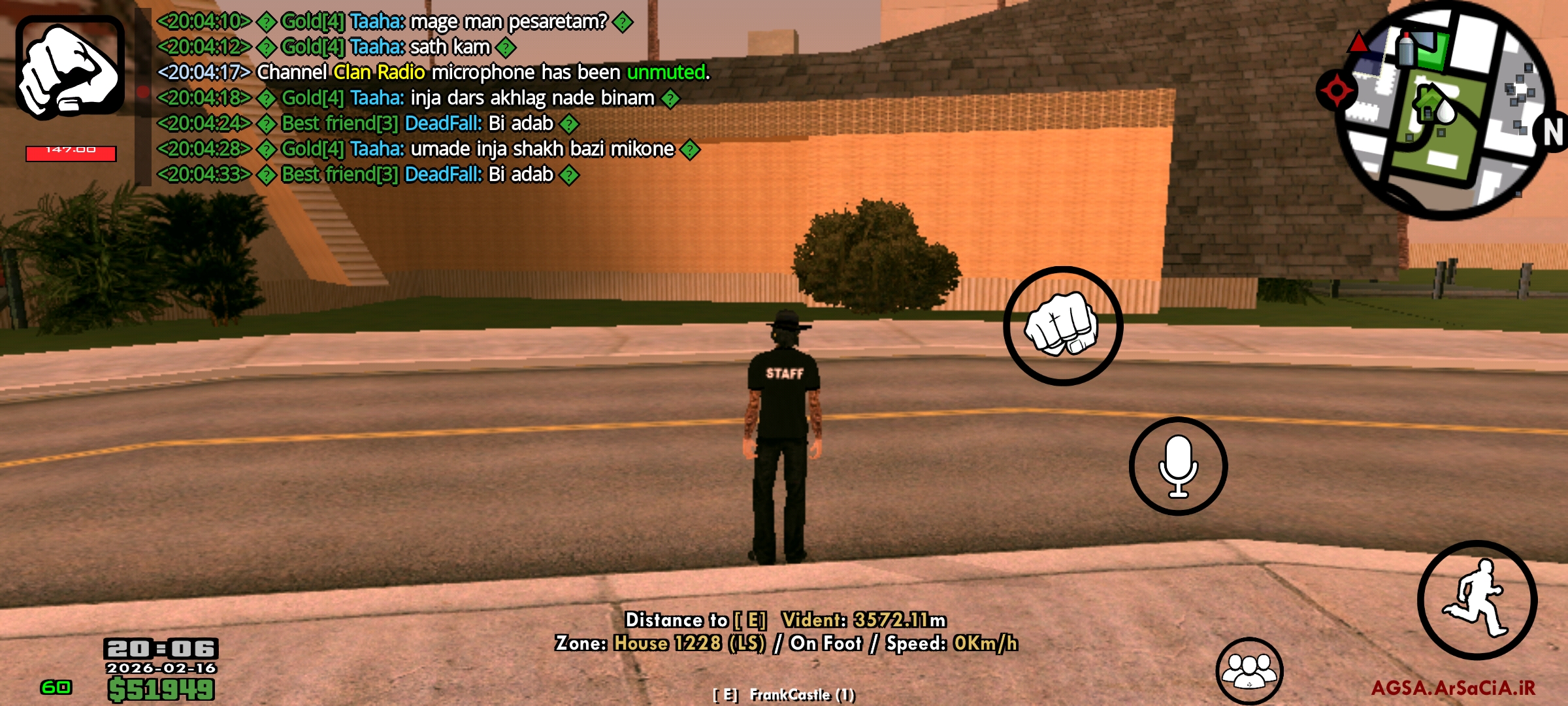Toggle the microphone voice button
The height and width of the screenshot is (706, 1568).
tap(1178, 466)
